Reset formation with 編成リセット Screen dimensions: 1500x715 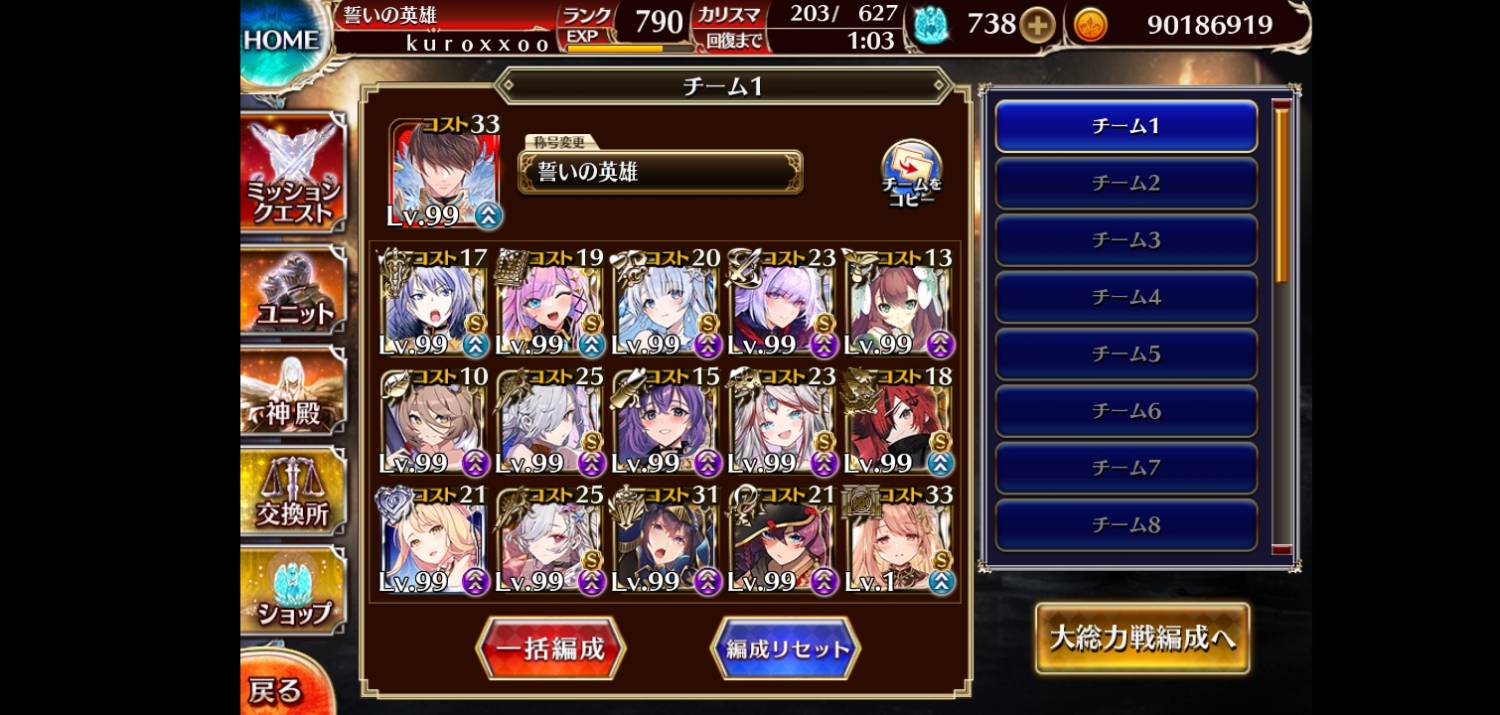(785, 648)
